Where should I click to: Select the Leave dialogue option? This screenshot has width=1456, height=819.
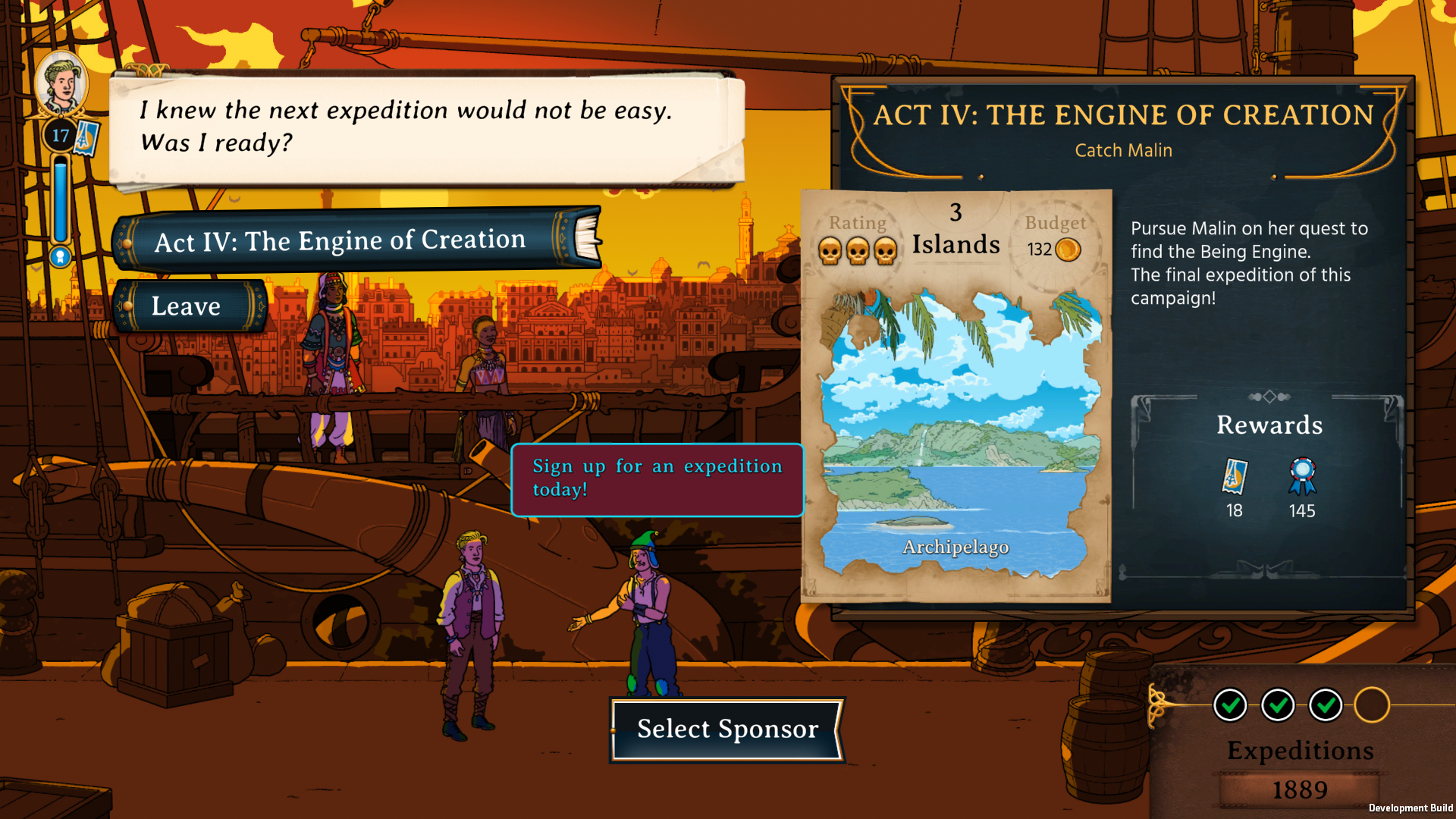187,306
